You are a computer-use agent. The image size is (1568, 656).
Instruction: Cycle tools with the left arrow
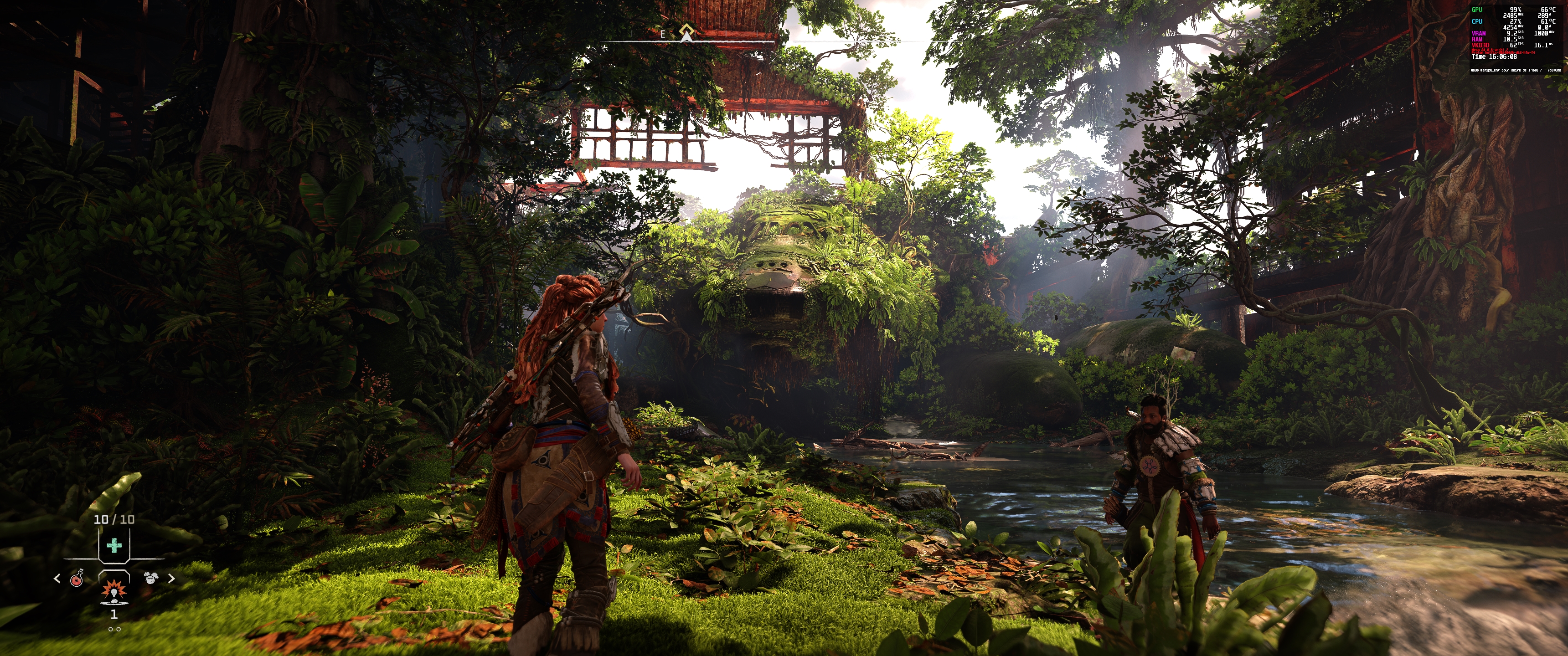click(x=57, y=578)
